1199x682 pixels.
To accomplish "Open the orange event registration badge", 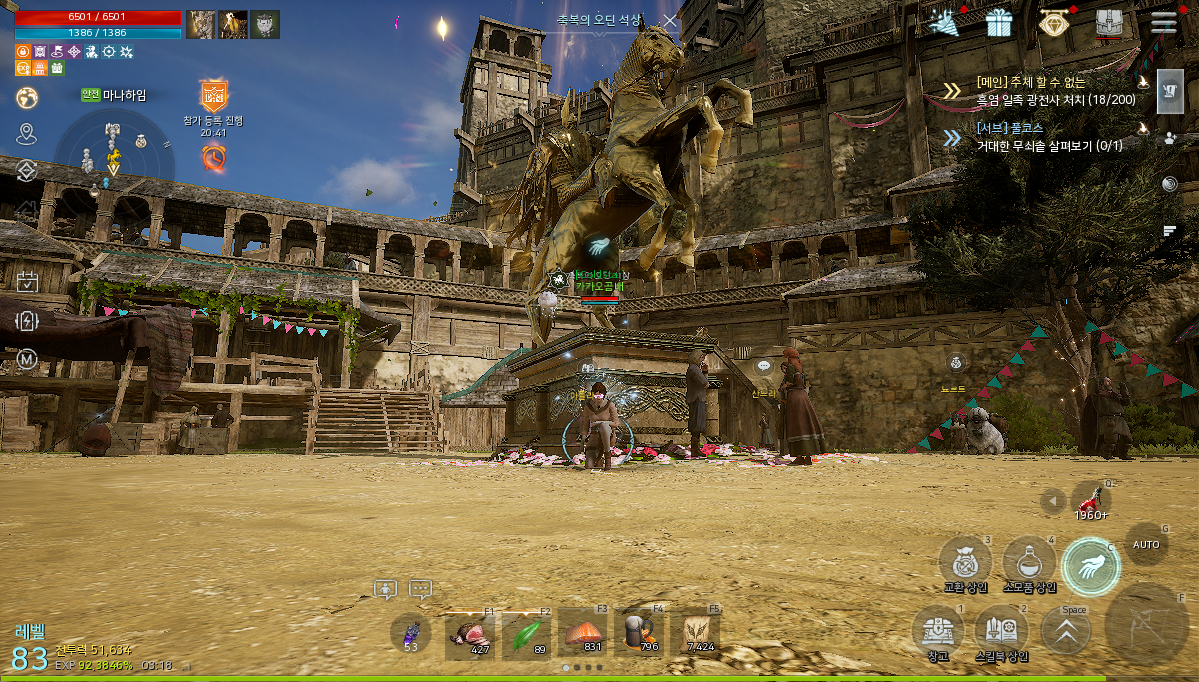I will coord(213,96).
